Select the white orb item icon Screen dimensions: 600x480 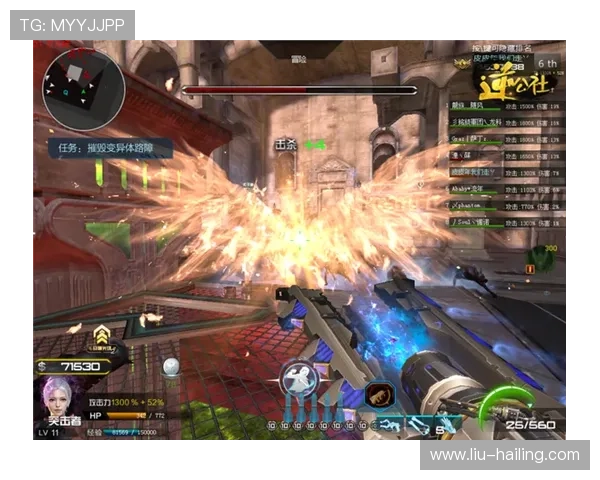[172, 366]
